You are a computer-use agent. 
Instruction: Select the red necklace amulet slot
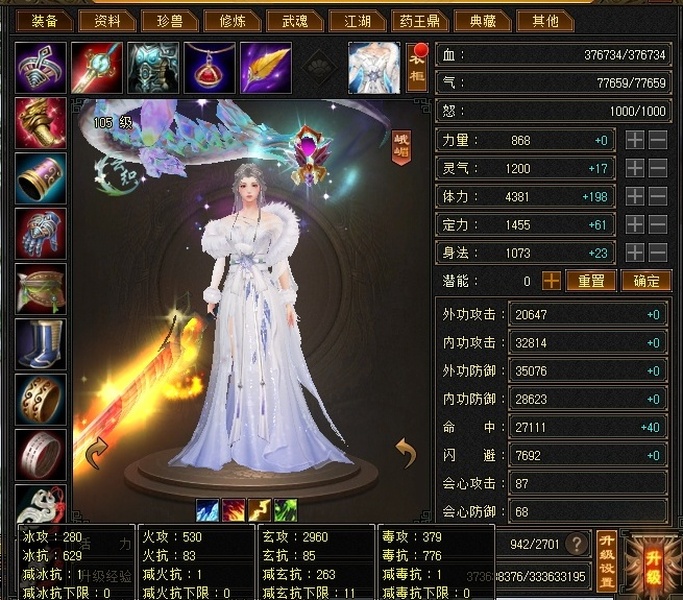click(x=209, y=66)
